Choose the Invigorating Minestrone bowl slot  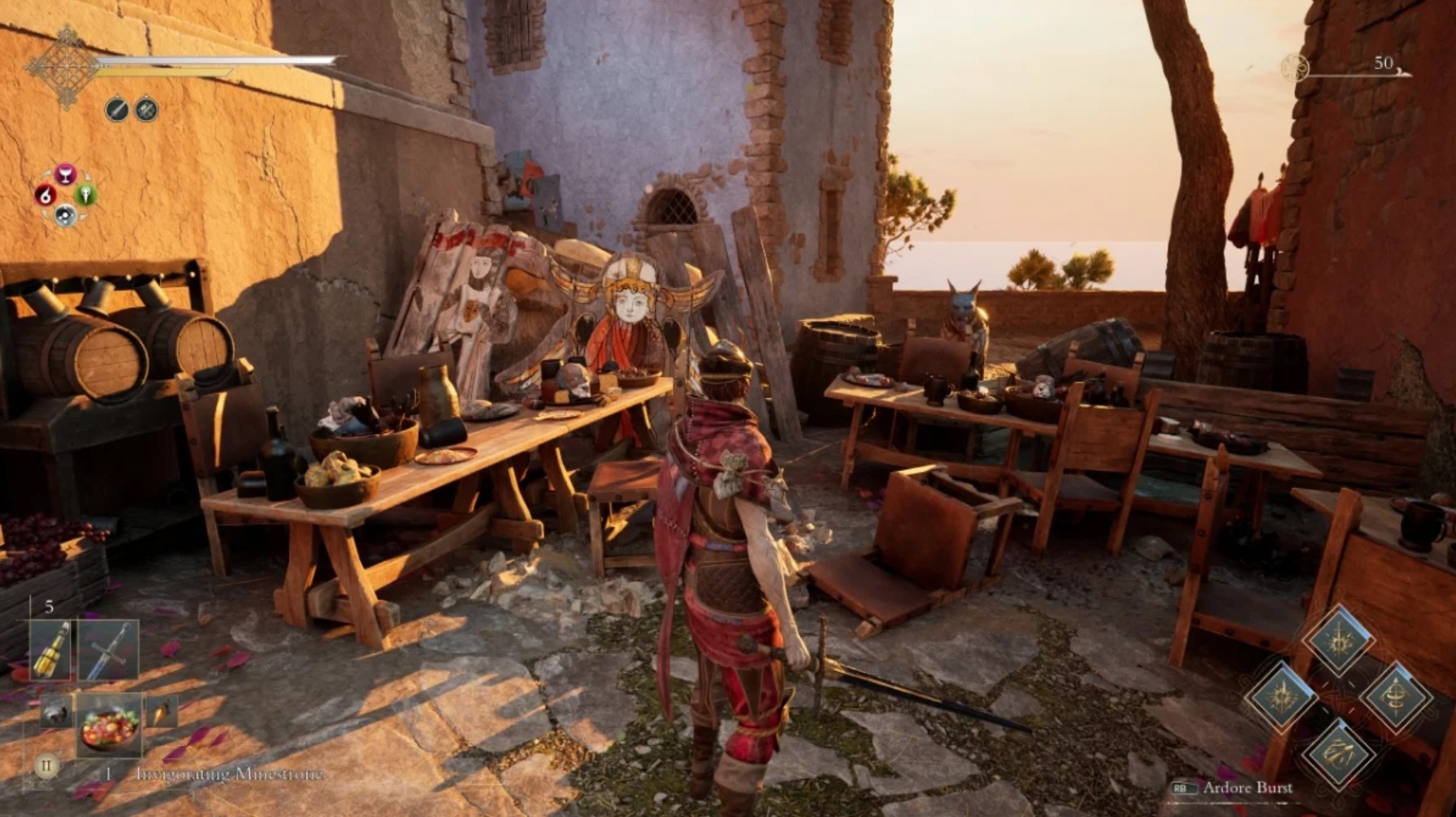(109, 725)
